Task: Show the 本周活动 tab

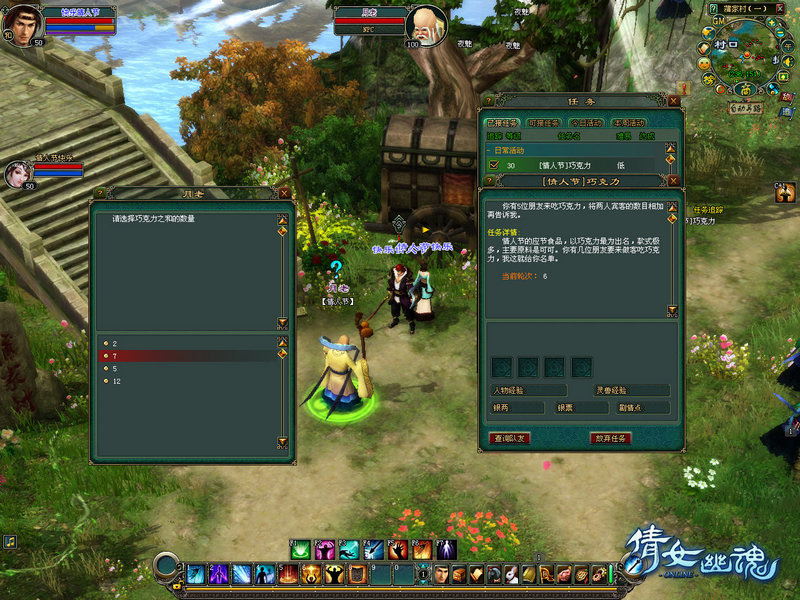Action: pyautogui.click(x=627, y=123)
